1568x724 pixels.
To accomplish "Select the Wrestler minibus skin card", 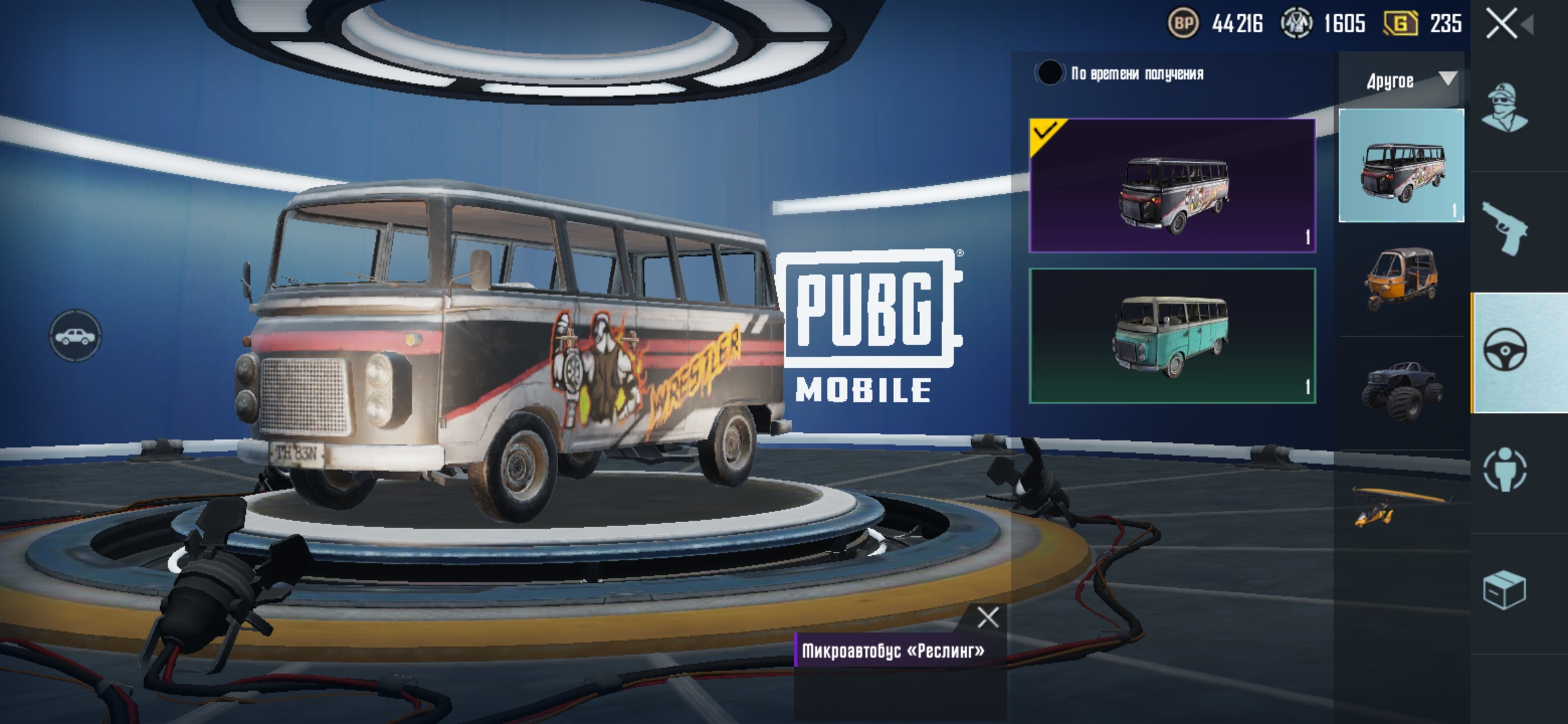I will [x=1172, y=186].
